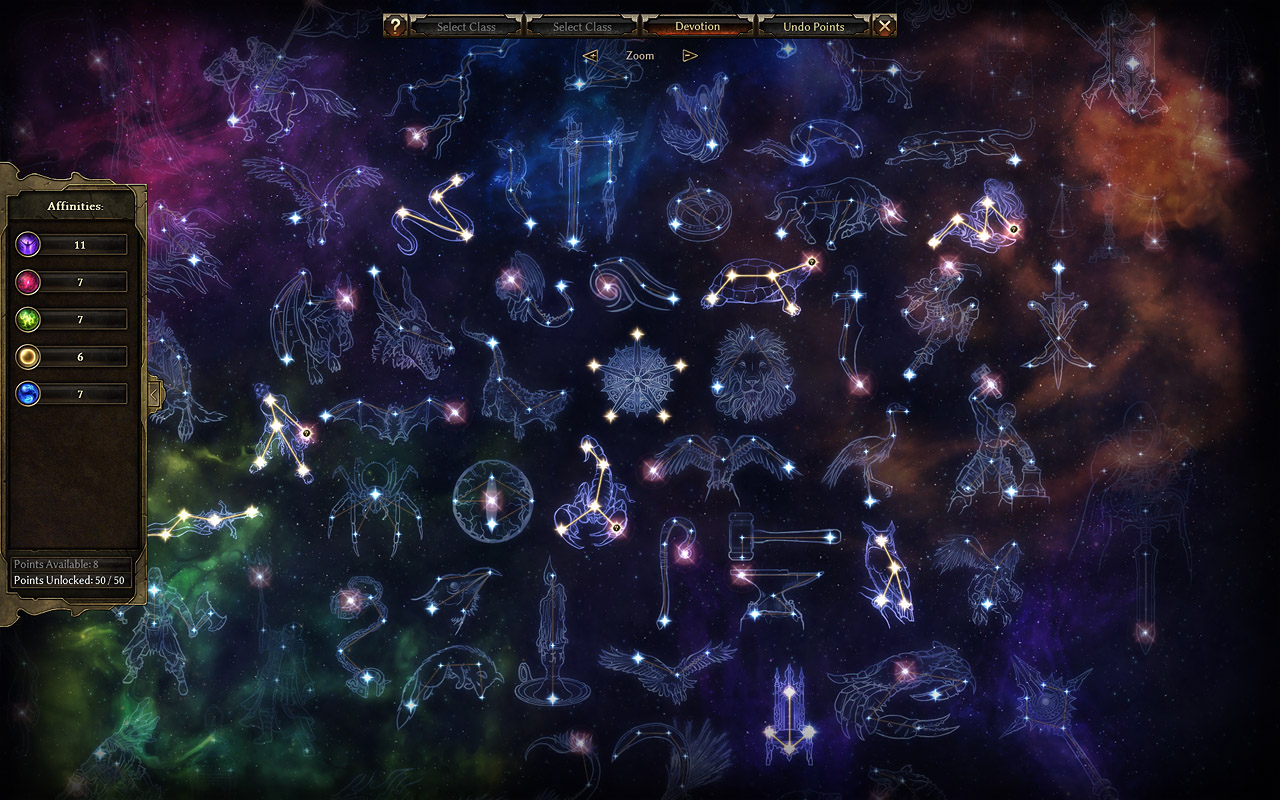Click the Undo Points button
1280x800 pixels.
coord(814,26)
